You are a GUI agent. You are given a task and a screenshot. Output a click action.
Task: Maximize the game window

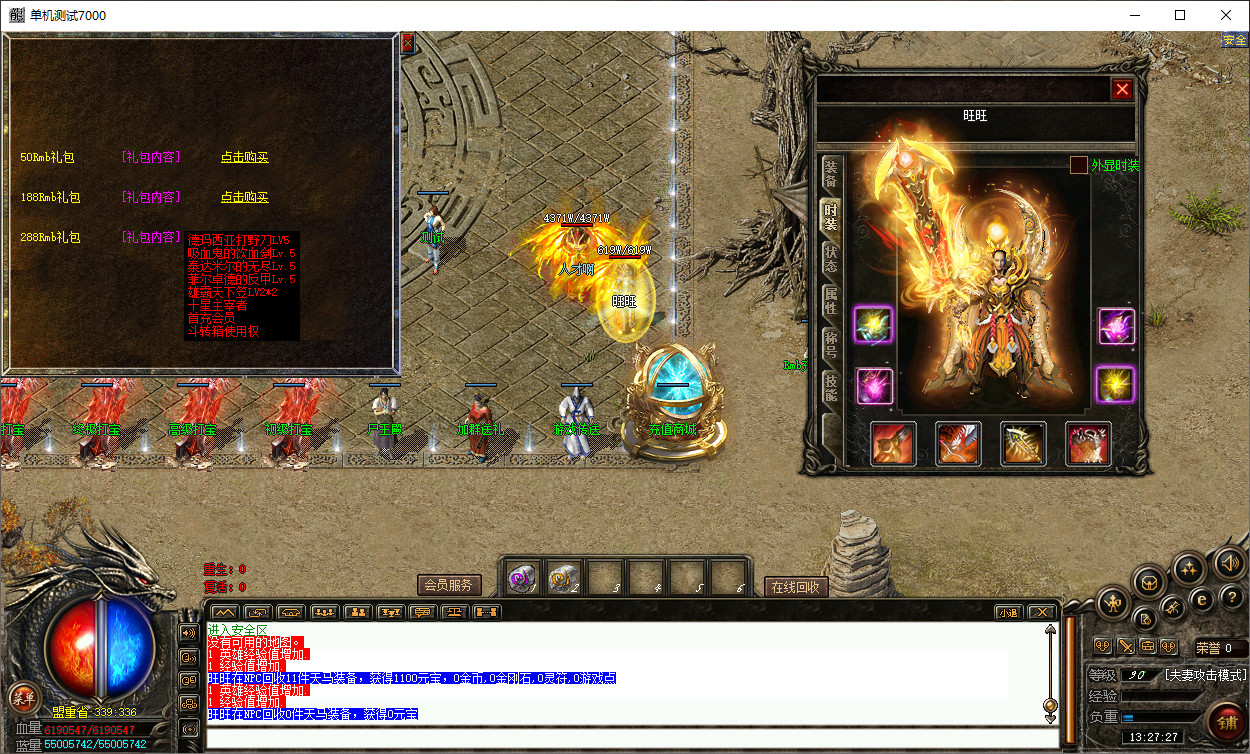(1180, 15)
